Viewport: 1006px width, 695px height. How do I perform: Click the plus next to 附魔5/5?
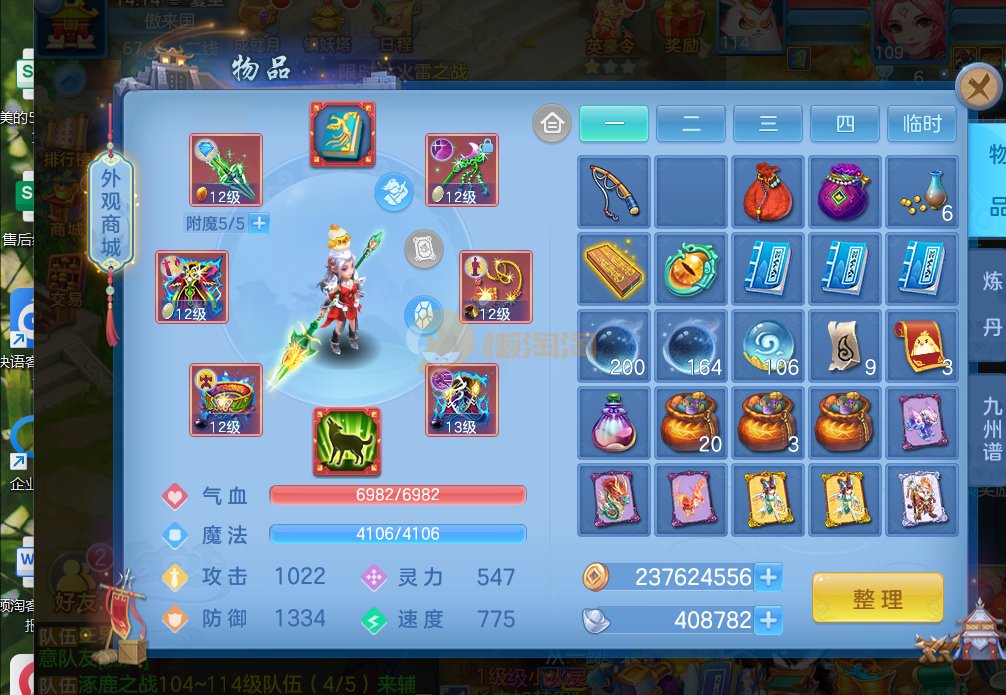pyautogui.click(x=259, y=223)
